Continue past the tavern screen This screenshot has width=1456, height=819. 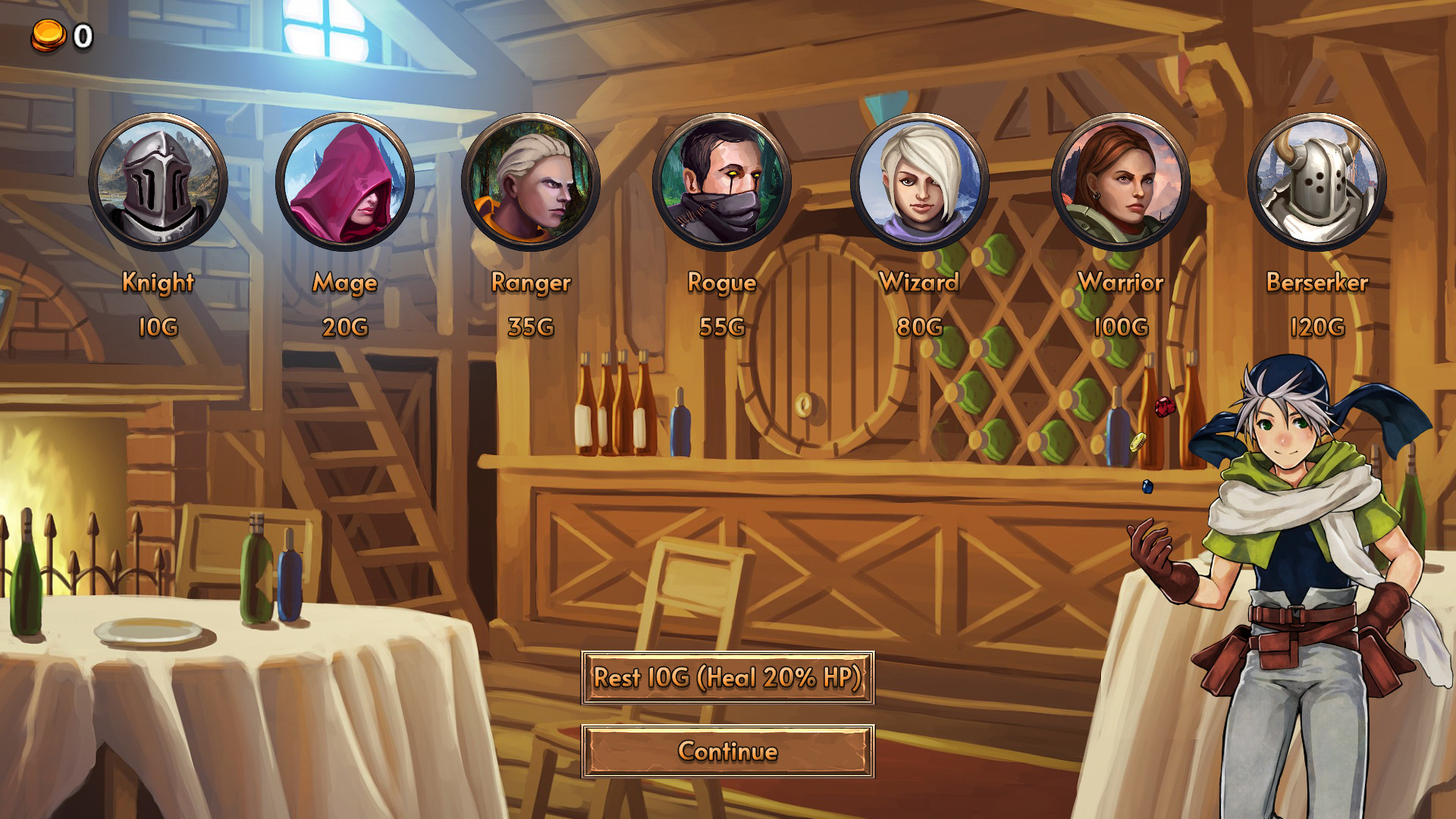(727, 751)
